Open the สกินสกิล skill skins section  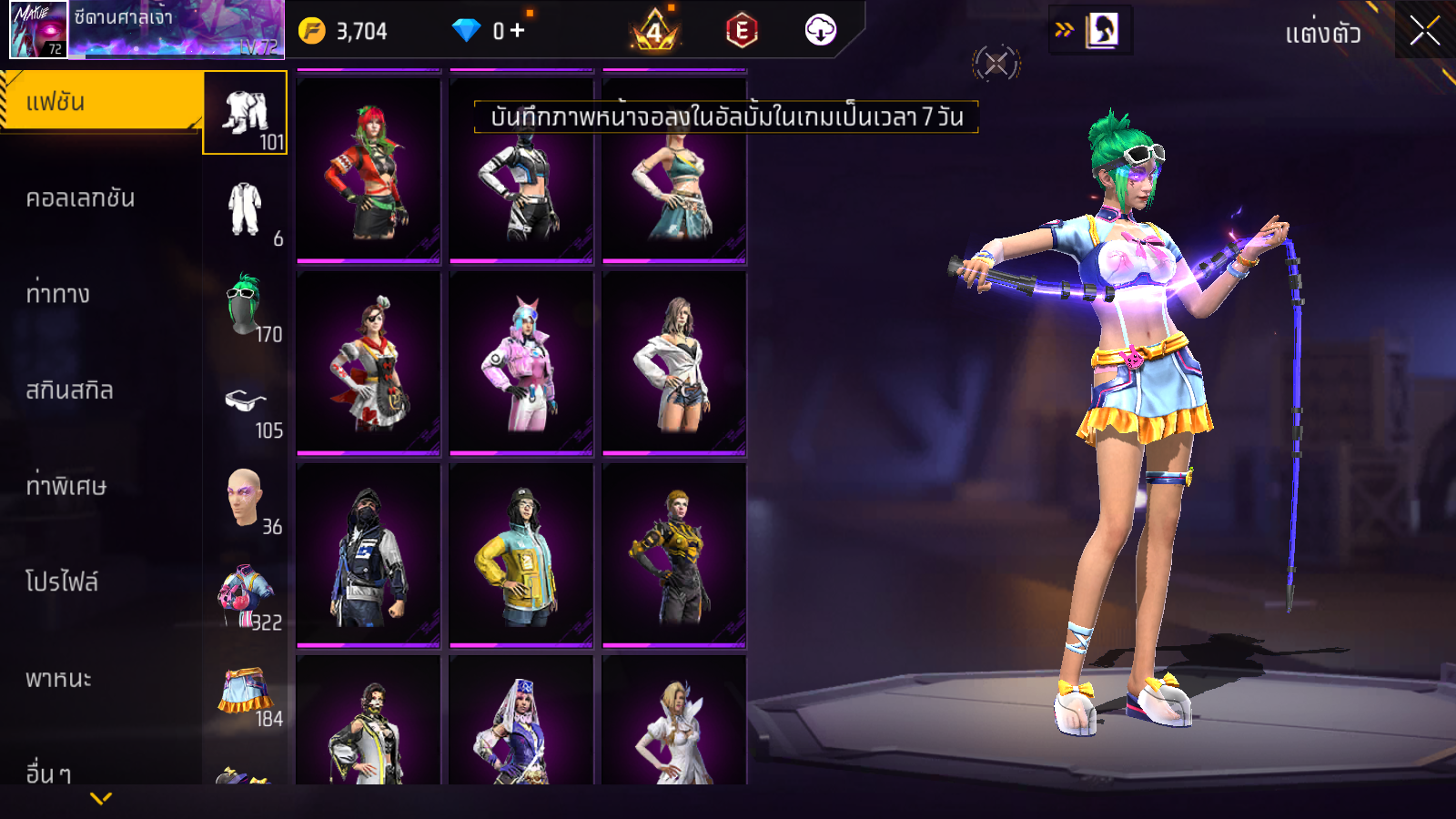(x=69, y=390)
